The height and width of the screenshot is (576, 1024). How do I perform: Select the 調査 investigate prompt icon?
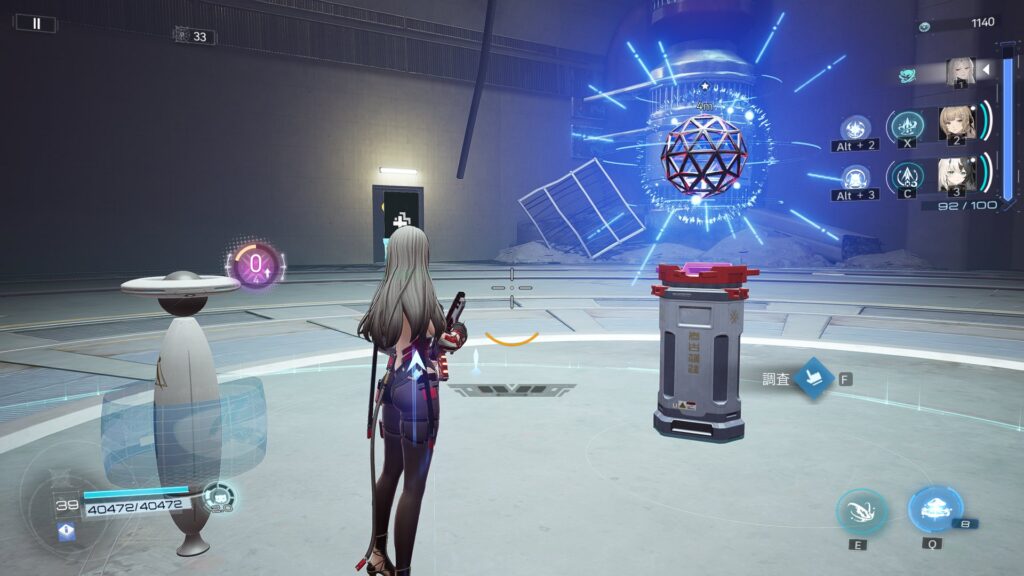point(815,379)
